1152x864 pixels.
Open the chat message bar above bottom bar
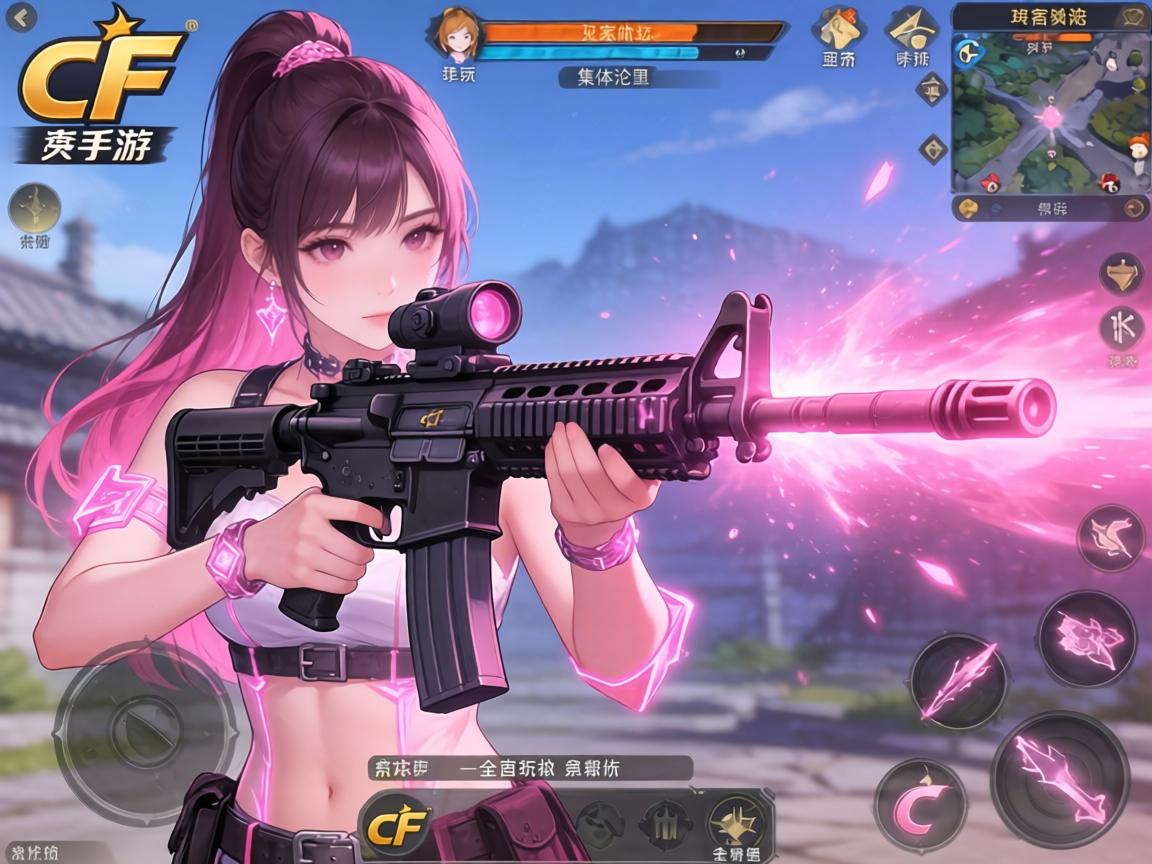pos(529,768)
